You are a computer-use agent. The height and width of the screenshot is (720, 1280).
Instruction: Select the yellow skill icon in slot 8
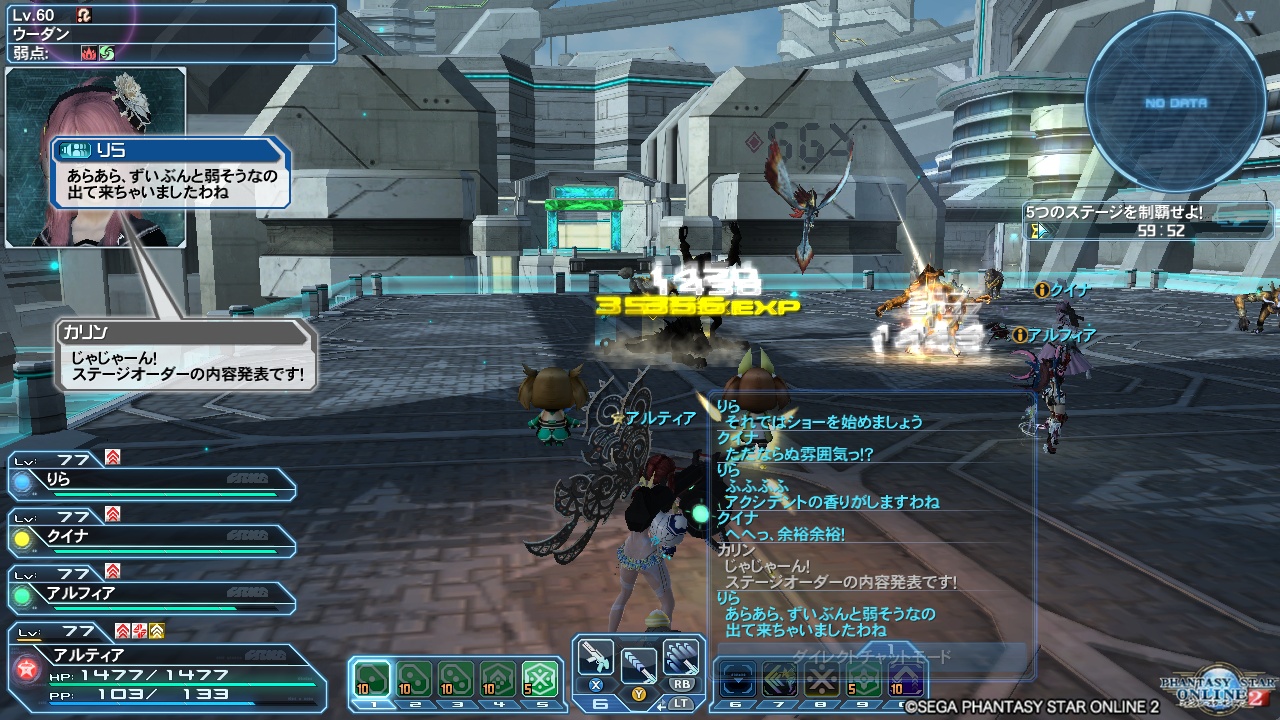(820, 678)
